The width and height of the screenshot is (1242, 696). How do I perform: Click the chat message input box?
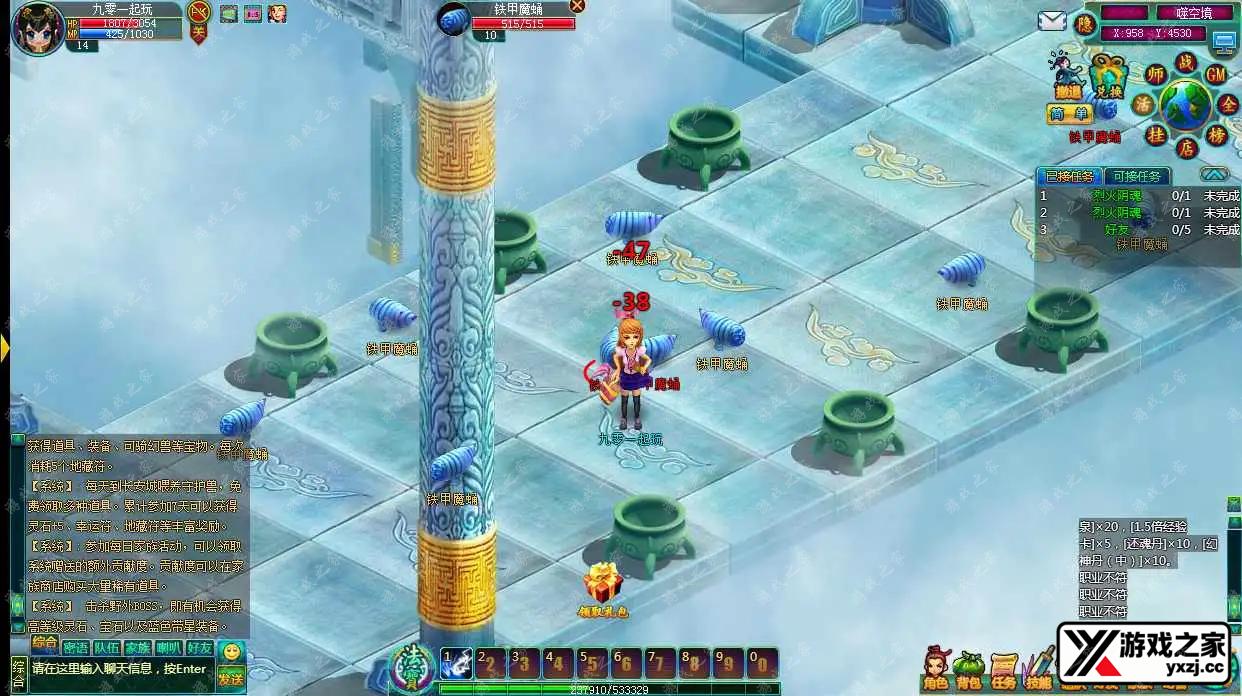[120, 669]
